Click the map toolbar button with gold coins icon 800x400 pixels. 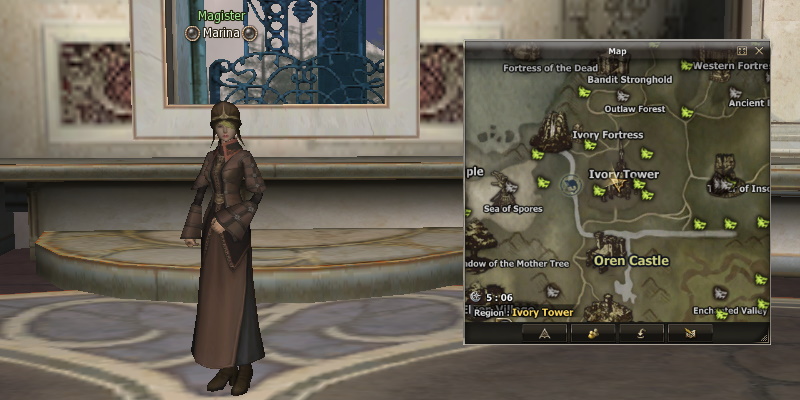pos(593,333)
